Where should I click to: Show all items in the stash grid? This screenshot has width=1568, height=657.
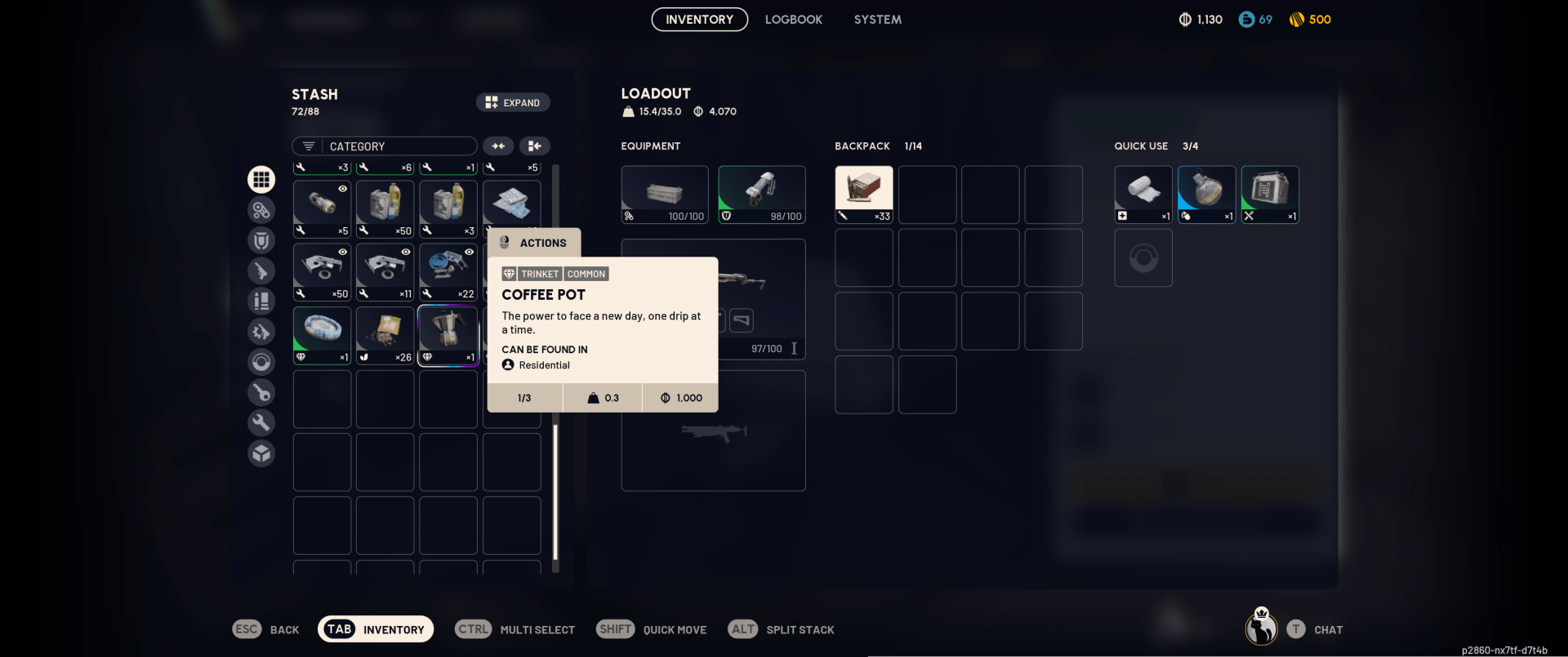[x=261, y=179]
